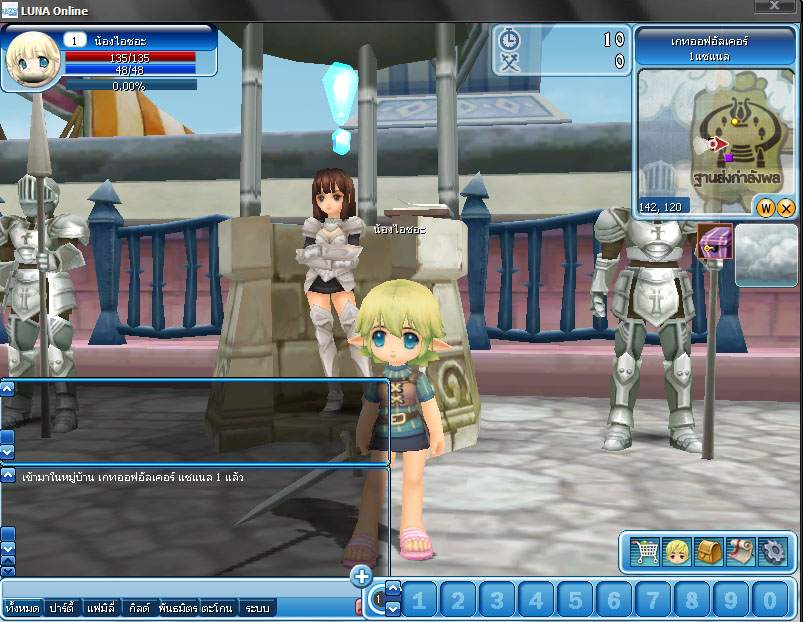This screenshot has height=622, width=803.
Task: Open the brown backpack inventory
Action: click(x=709, y=551)
